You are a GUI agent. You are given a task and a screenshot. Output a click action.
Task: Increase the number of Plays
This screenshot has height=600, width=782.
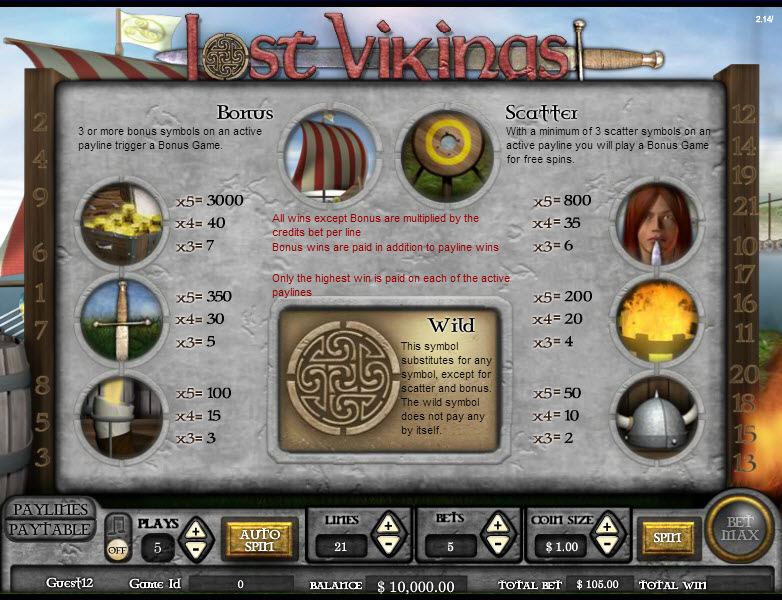tap(196, 529)
